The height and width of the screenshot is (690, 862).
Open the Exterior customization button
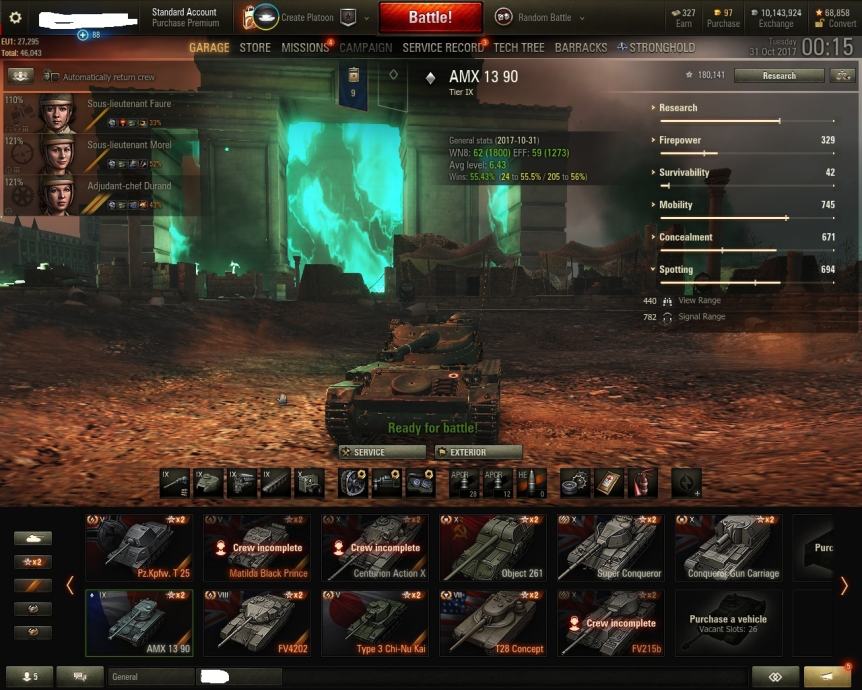[x=478, y=452]
